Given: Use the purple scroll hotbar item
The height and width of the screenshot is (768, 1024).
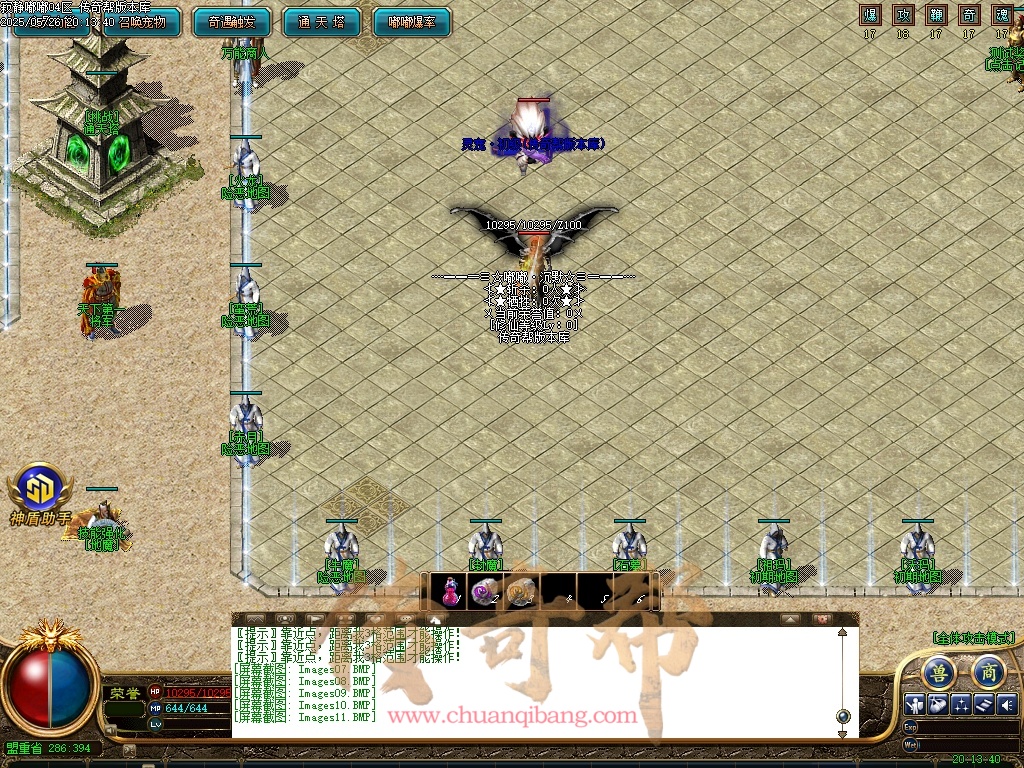Looking at the screenshot, I should tap(485, 592).
